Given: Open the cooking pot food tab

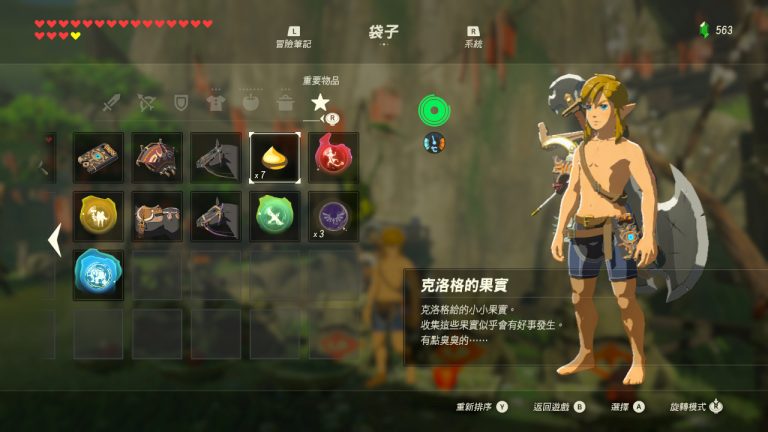Looking at the screenshot, I should pyautogui.click(x=285, y=102).
